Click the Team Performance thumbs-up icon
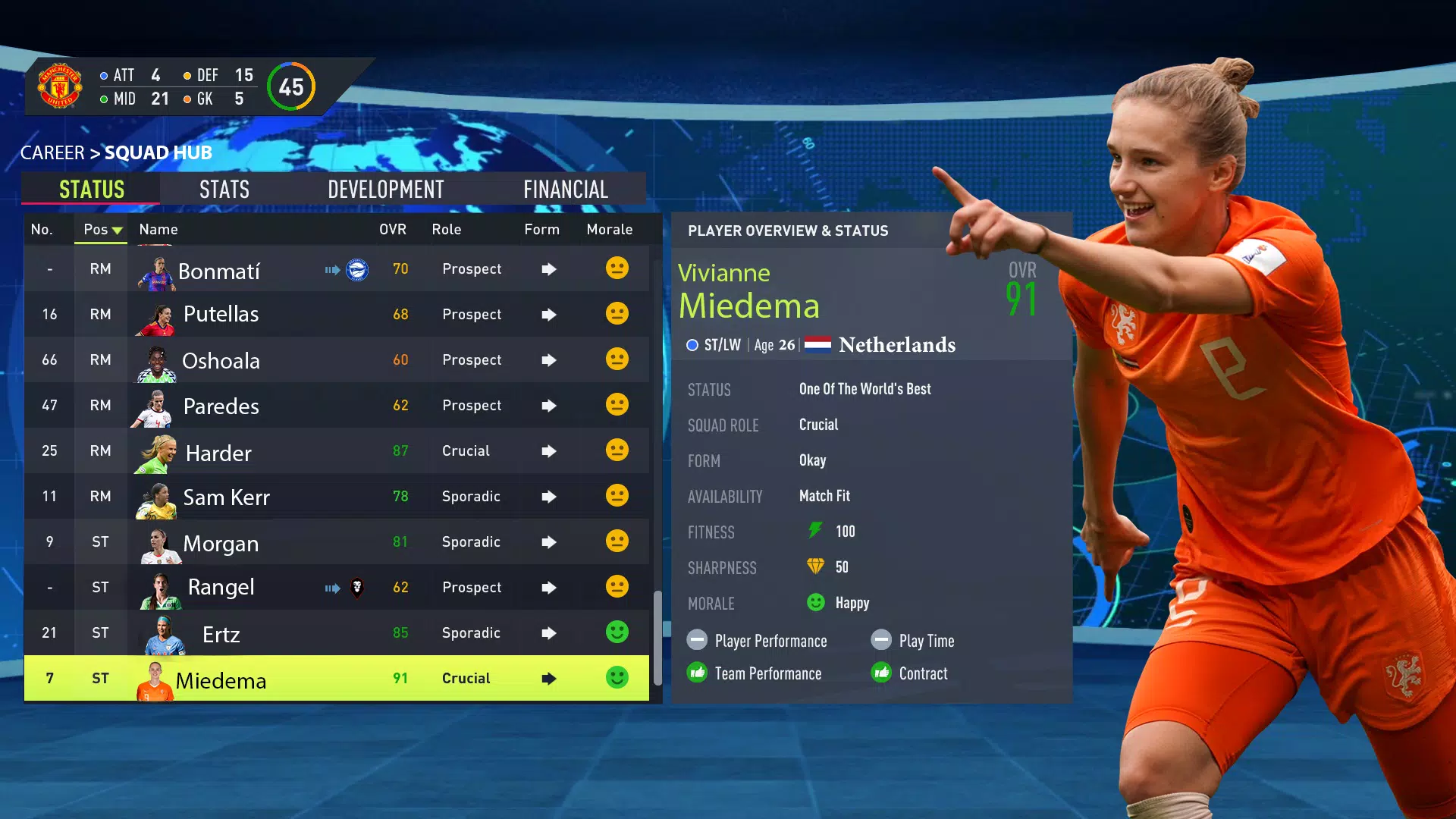Screen dimensions: 1456x819 (697, 673)
